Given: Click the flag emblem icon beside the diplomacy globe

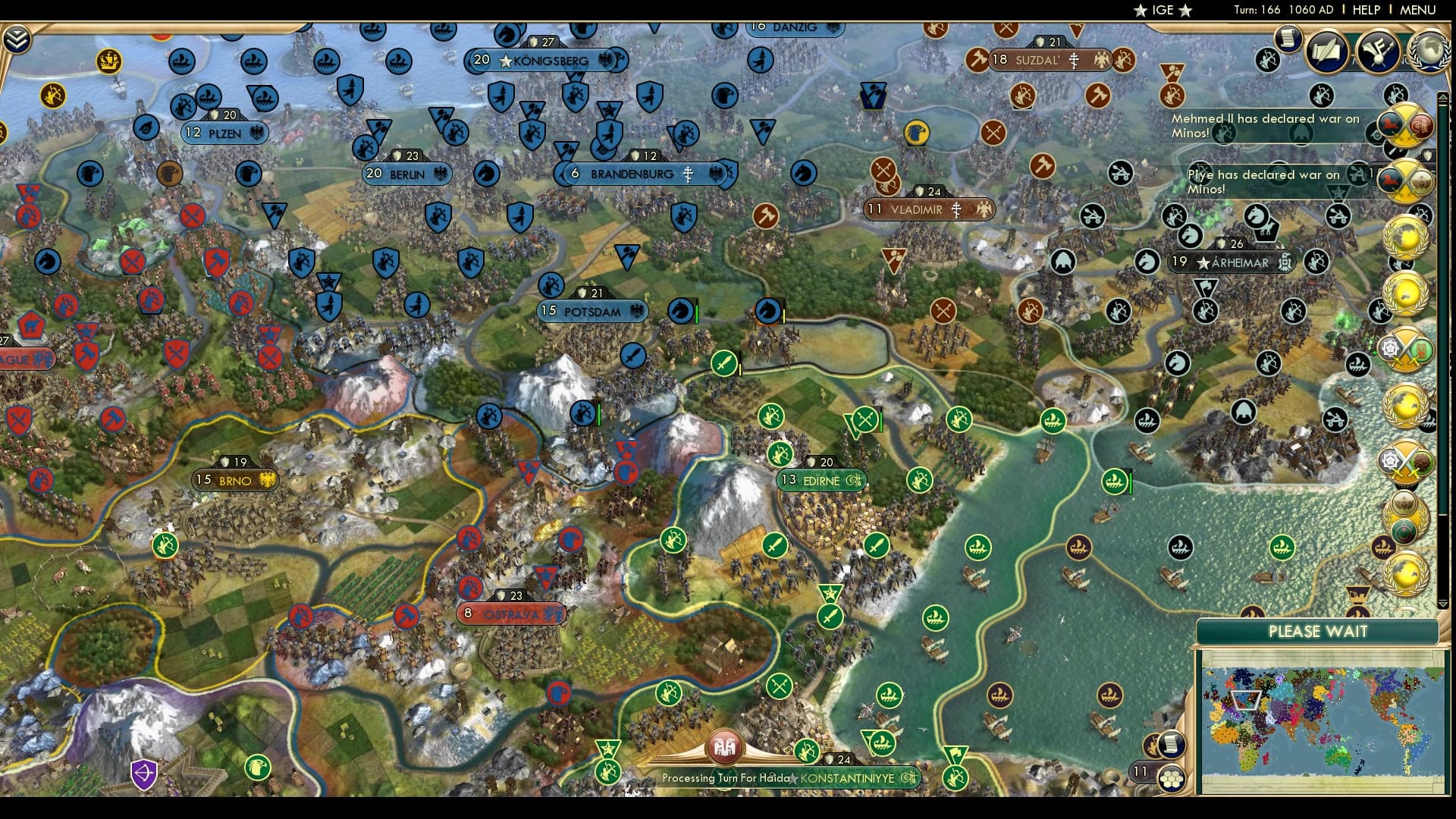Looking at the screenshot, I should pyautogui.click(x=1376, y=52).
